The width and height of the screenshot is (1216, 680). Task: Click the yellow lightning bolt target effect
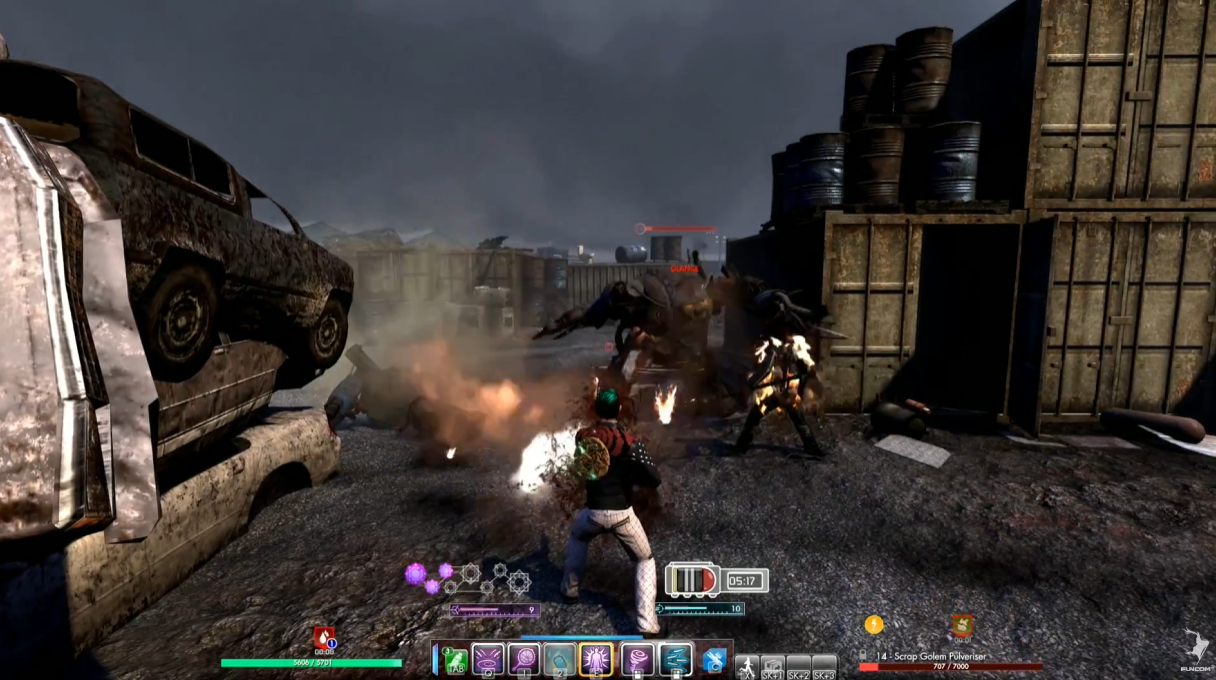[874, 625]
